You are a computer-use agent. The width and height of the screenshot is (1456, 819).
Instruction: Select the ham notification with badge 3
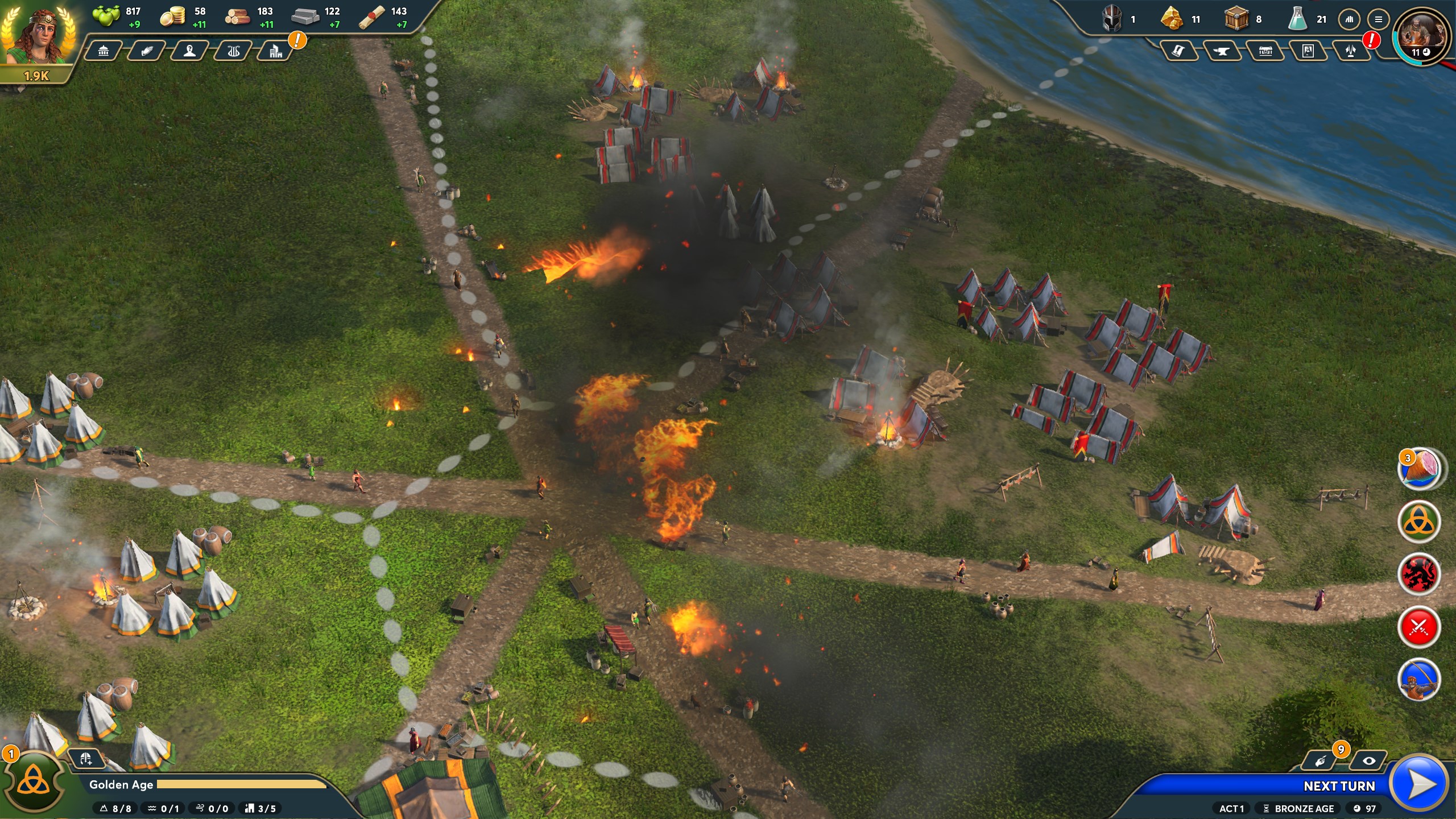click(1419, 469)
